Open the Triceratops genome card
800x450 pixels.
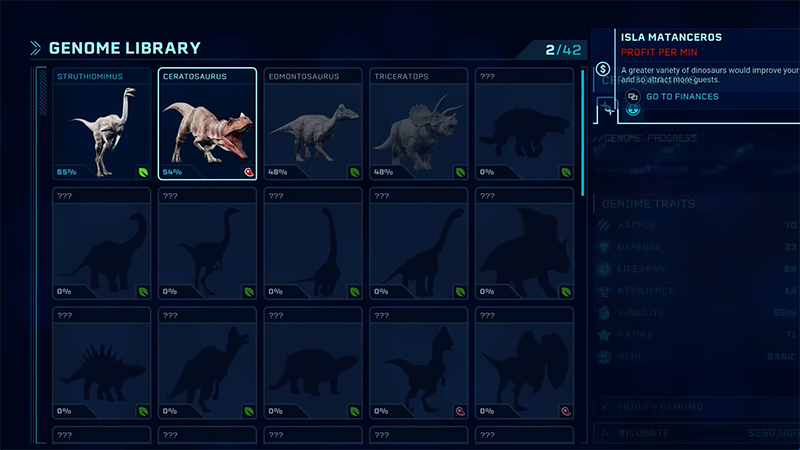pos(419,124)
